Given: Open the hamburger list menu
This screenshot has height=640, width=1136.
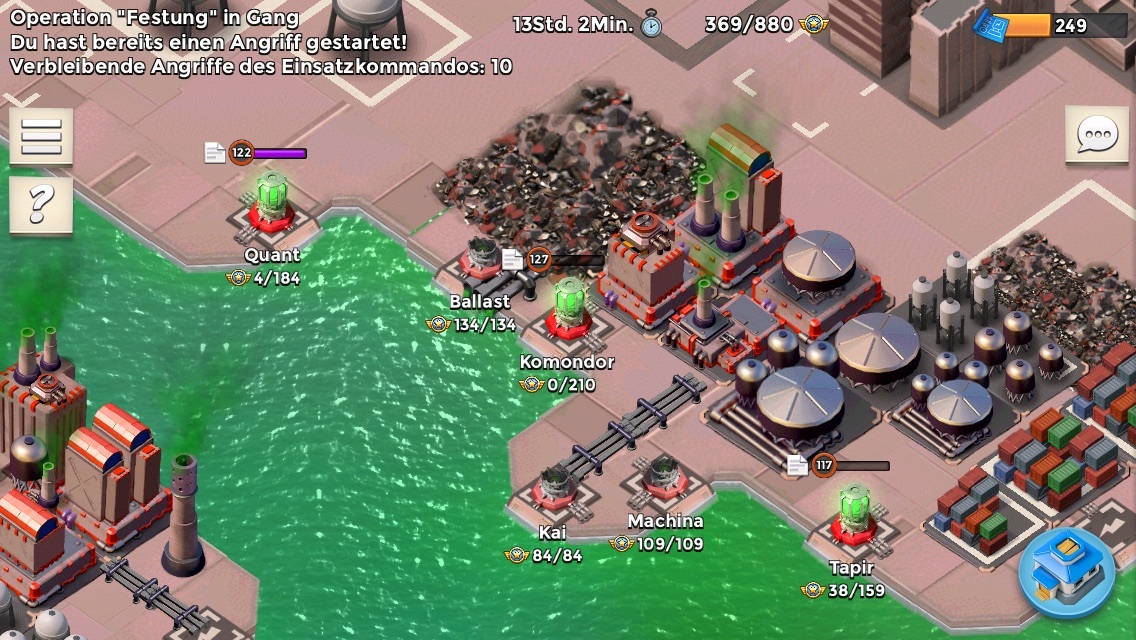Looking at the screenshot, I should 41,136.
